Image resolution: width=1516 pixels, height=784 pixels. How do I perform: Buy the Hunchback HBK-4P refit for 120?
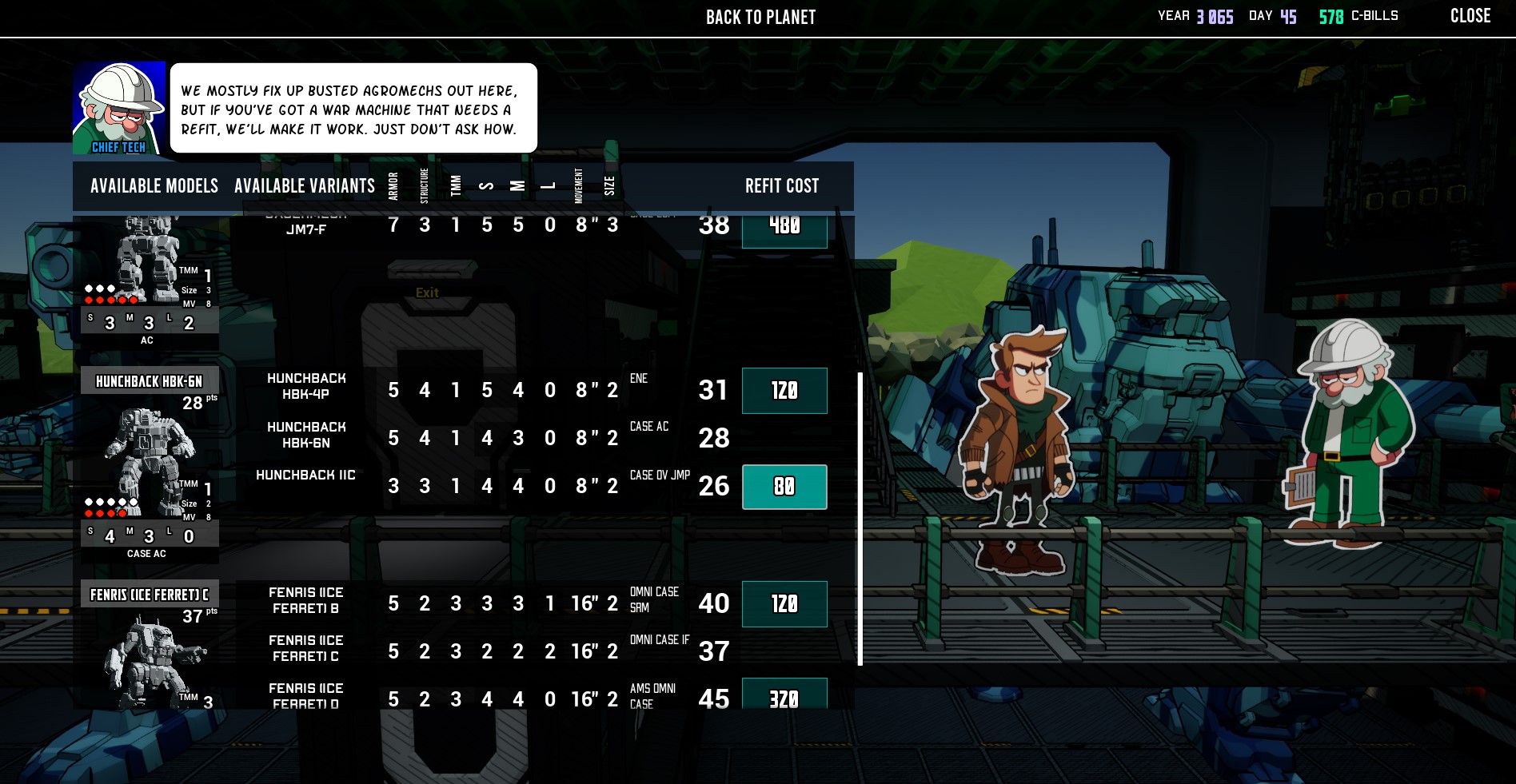coord(784,391)
